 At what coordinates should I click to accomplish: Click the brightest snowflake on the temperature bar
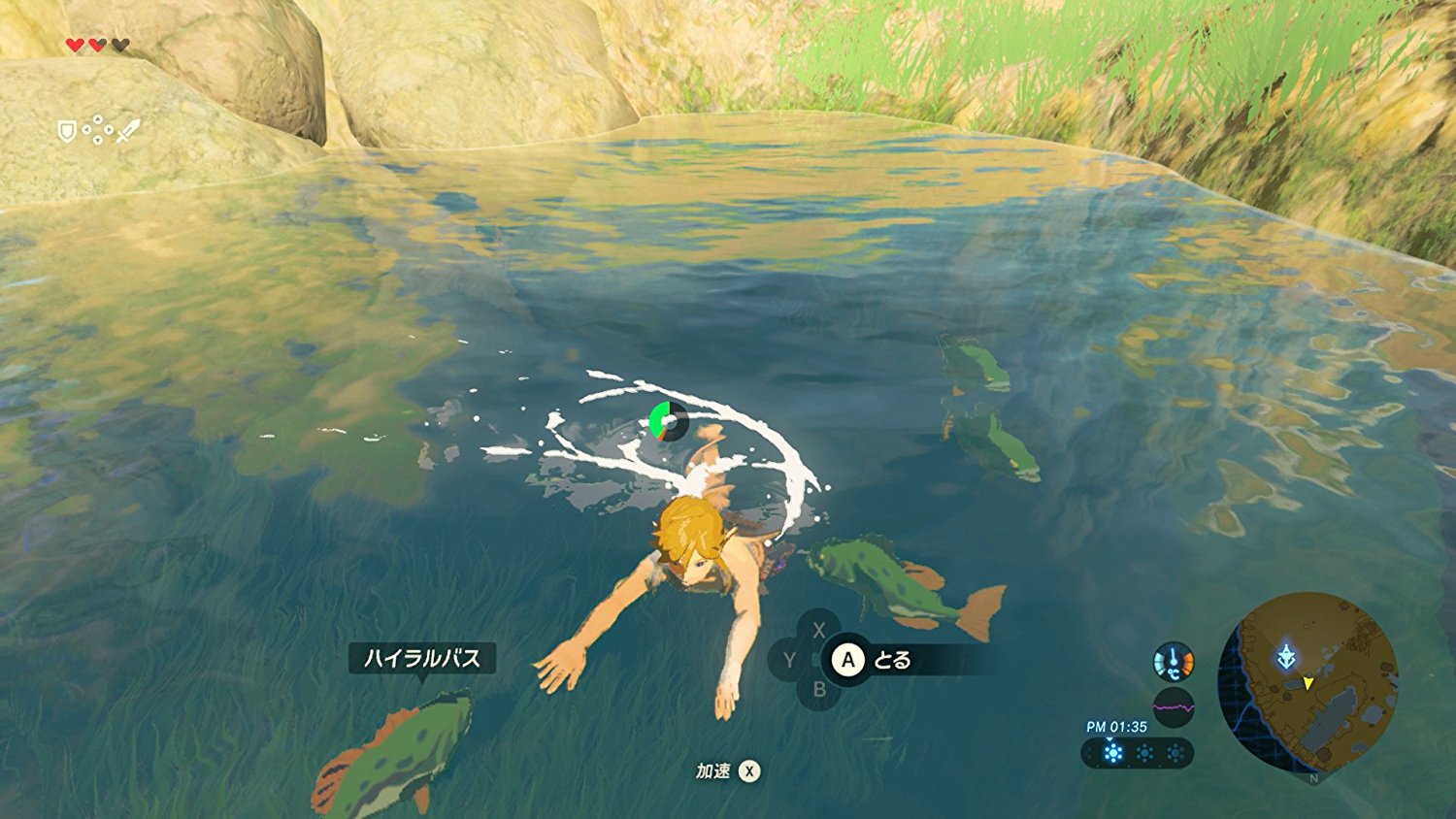coord(1113,752)
